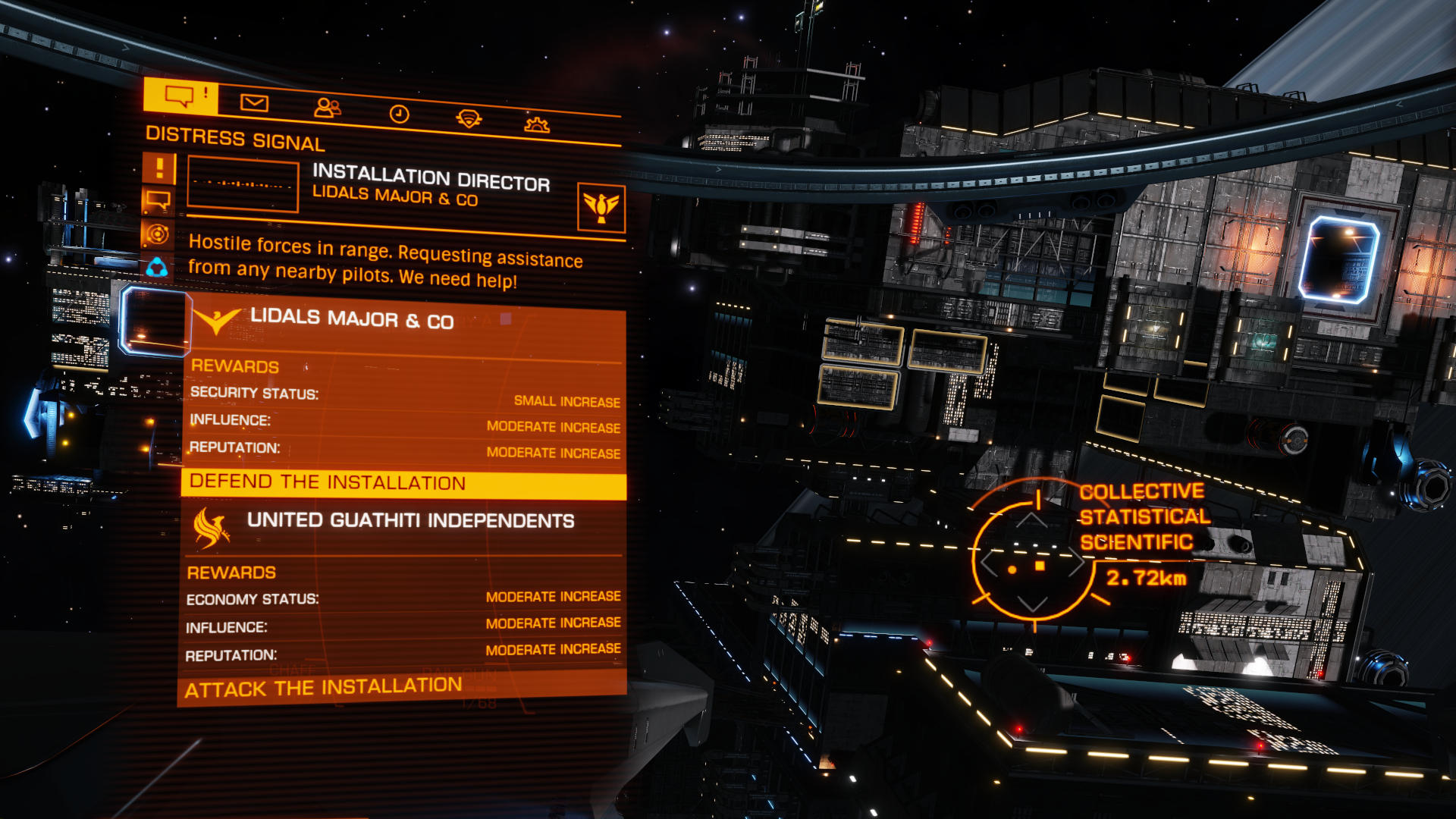
Task: Click the Lidals Major & Co eagle emblem
Action: point(601,207)
